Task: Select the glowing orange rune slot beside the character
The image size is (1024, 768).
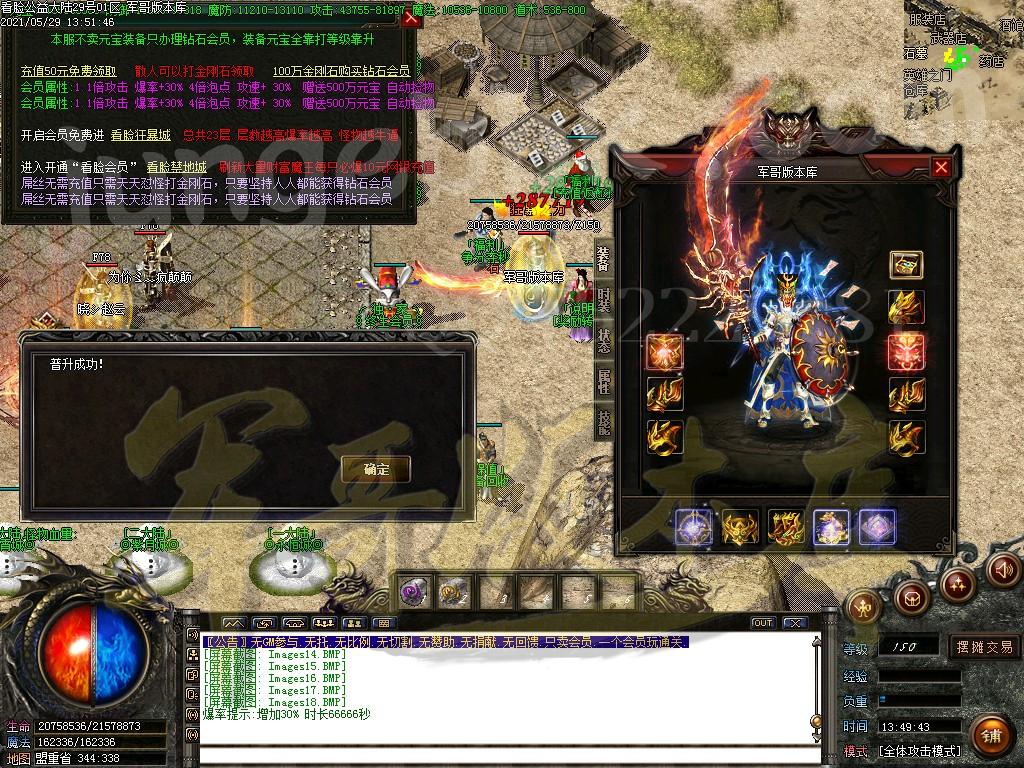Action: point(664,352)
